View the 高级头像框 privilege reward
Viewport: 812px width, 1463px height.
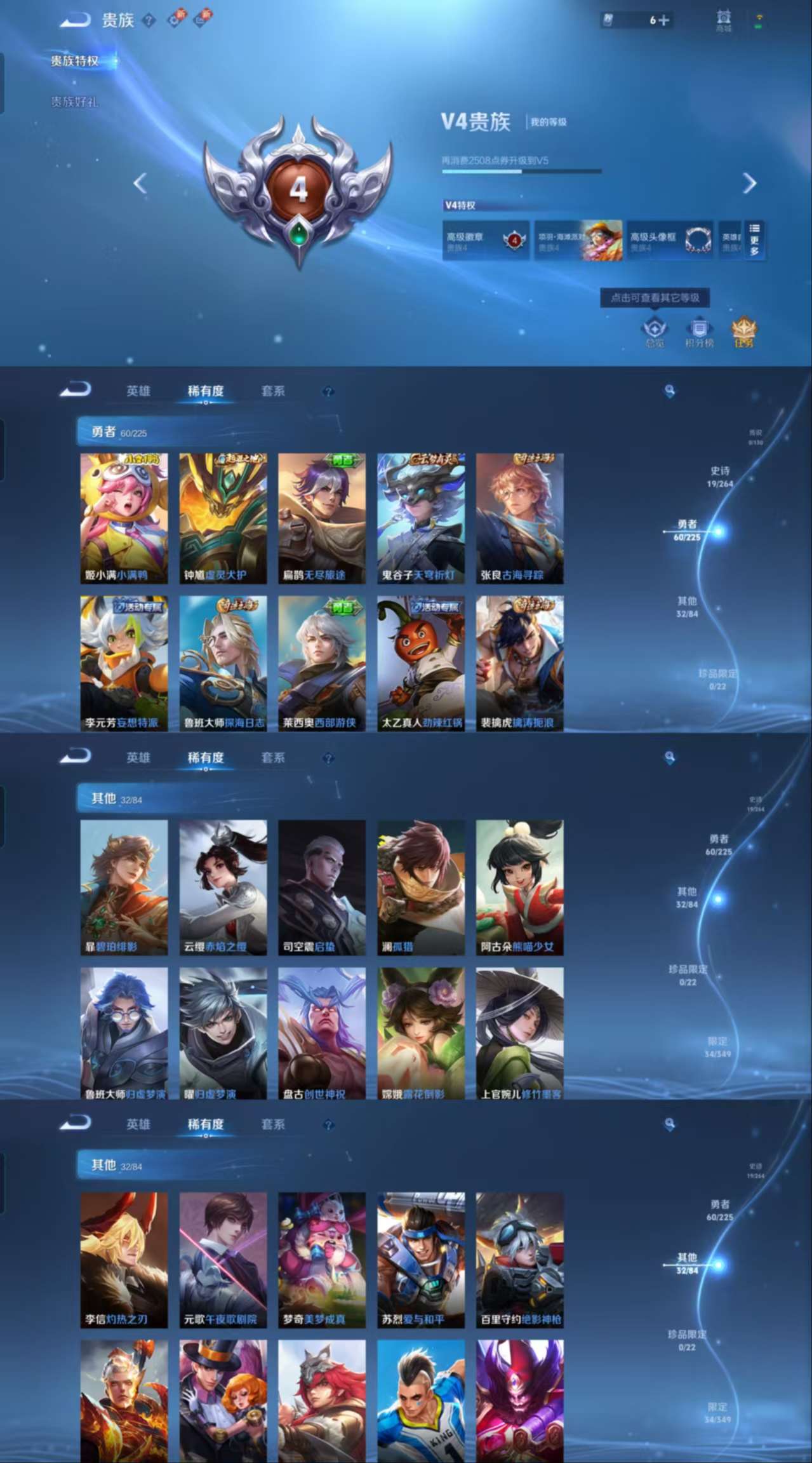pos(670,241)
